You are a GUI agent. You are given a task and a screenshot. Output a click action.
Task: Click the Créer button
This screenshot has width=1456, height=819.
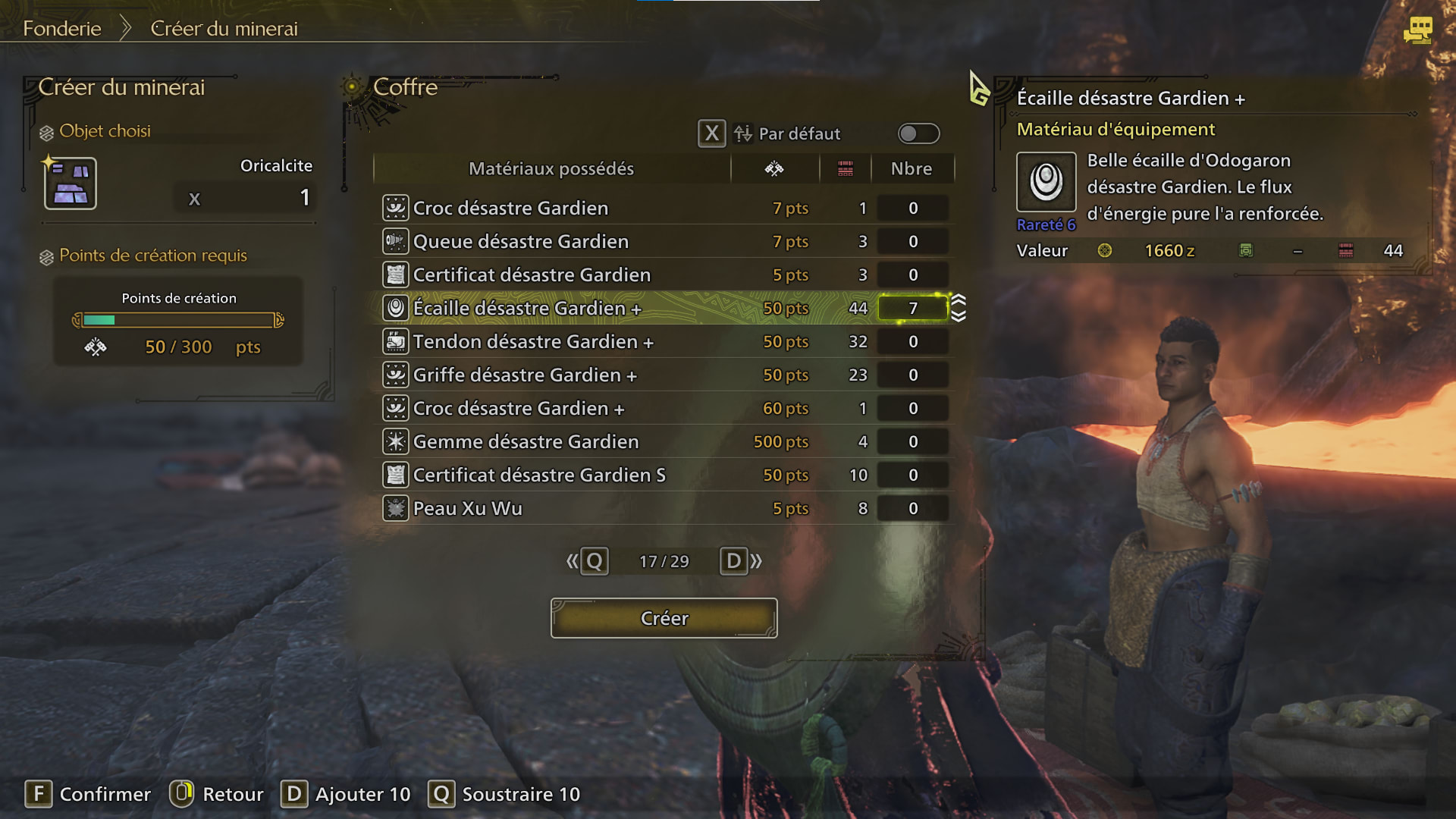pyautogui.click(x=664, y=618)
